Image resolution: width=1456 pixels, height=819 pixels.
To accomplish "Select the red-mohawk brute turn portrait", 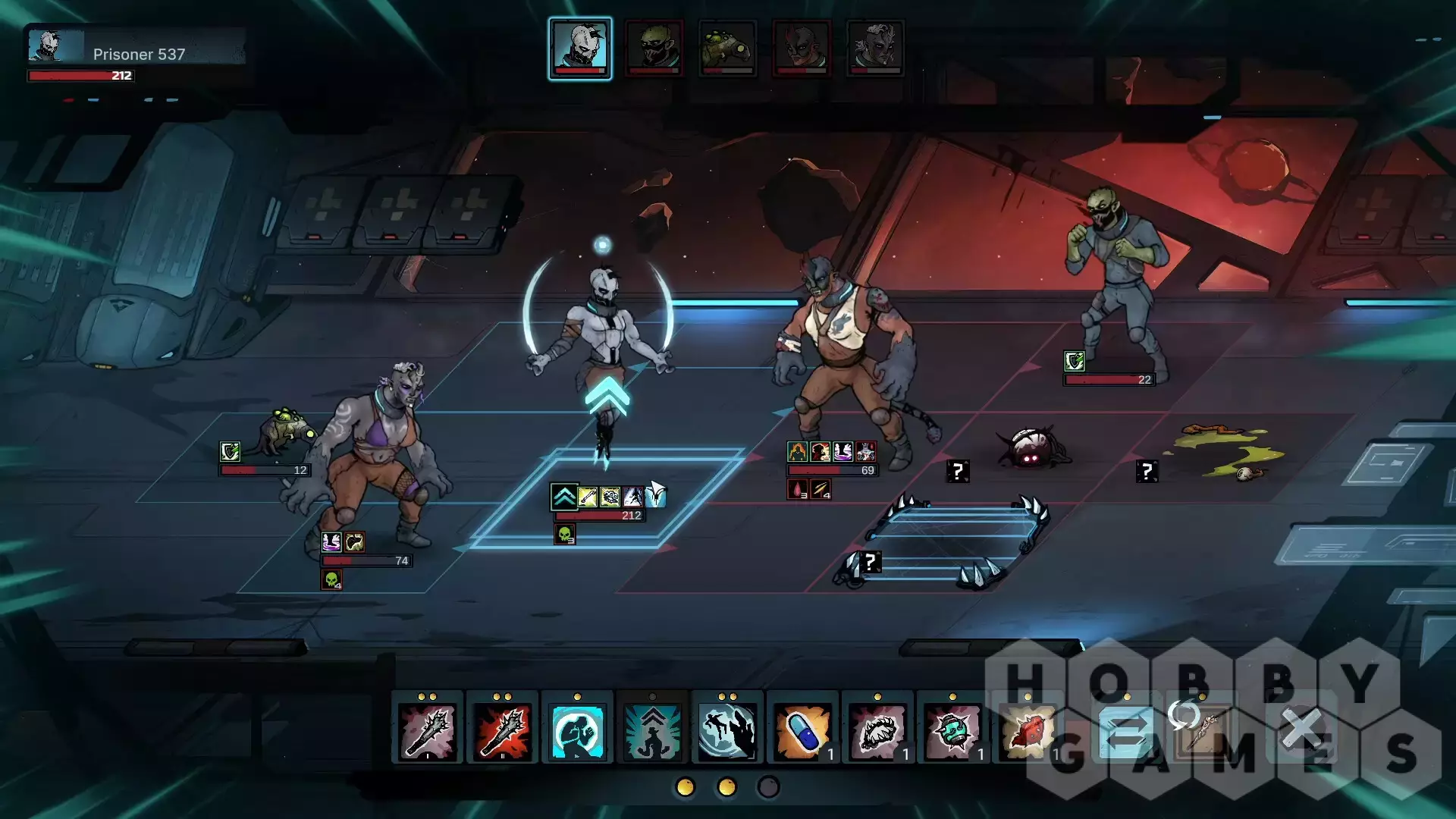I will tap(801, 48).
